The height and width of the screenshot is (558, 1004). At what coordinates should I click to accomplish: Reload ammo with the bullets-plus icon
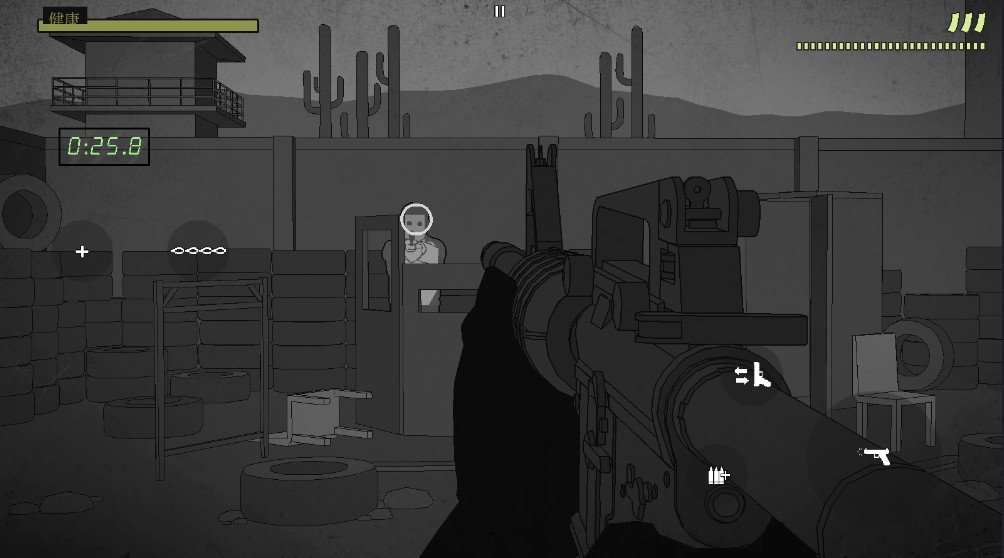tap(718, 476)
